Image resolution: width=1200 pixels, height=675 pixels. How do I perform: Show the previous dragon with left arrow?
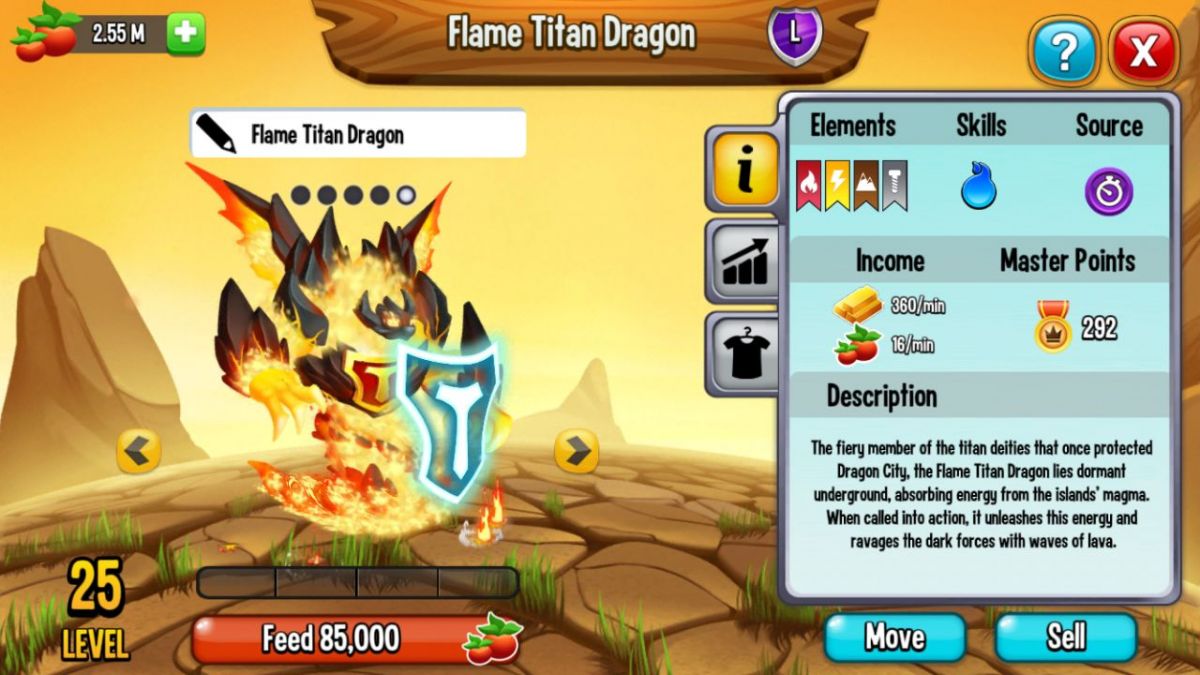pos(138,452)
